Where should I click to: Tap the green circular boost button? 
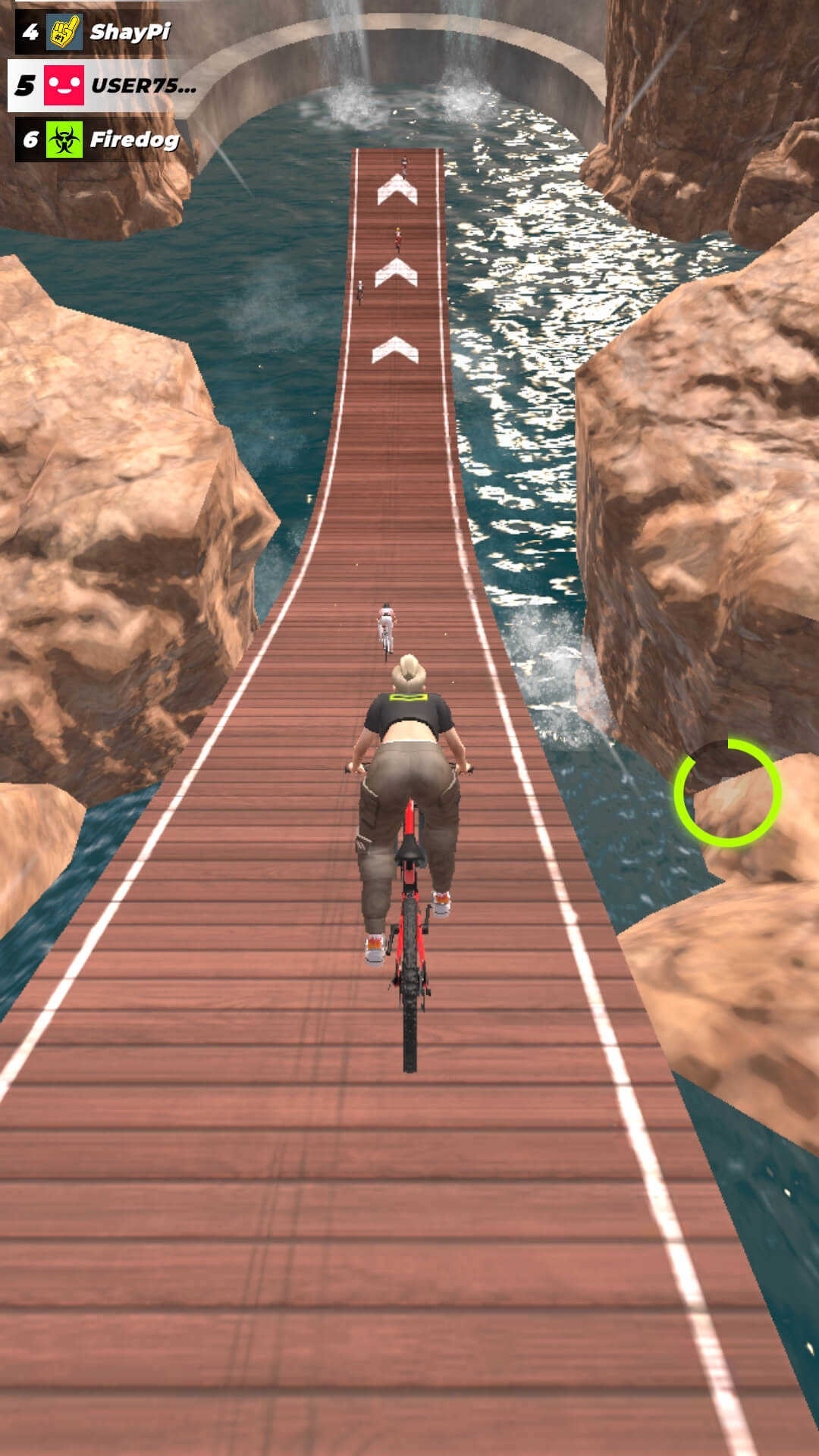tap(727, 792)
